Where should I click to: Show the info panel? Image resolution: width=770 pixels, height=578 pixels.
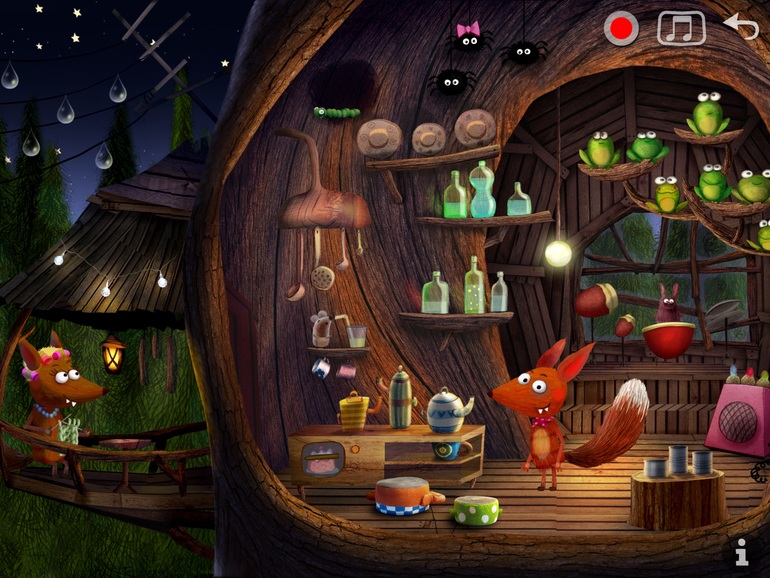741,550
